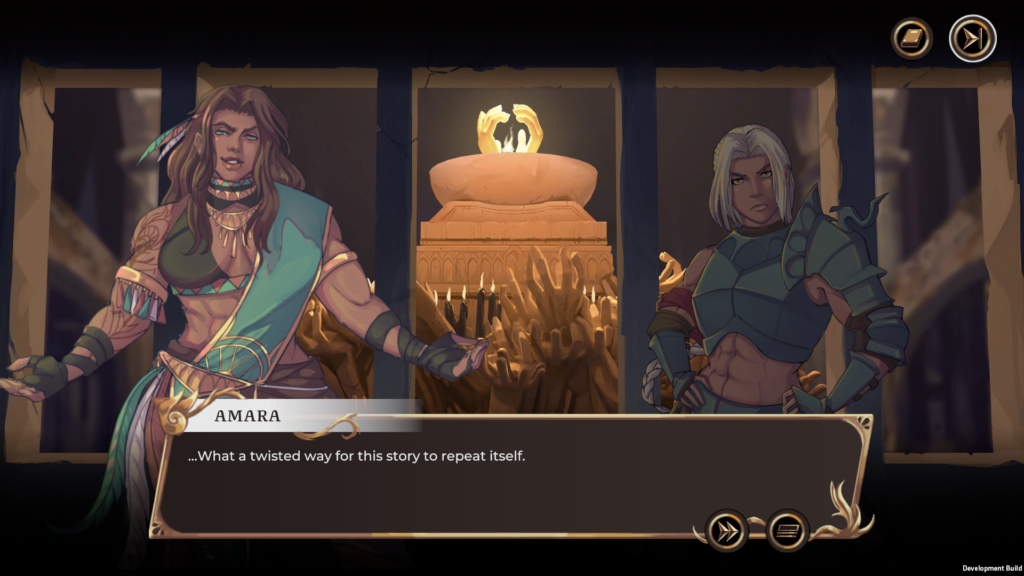This screenshot has height=576, width=1024.
Task: Open the journal book icon
Action: click(x=912, y=39)
